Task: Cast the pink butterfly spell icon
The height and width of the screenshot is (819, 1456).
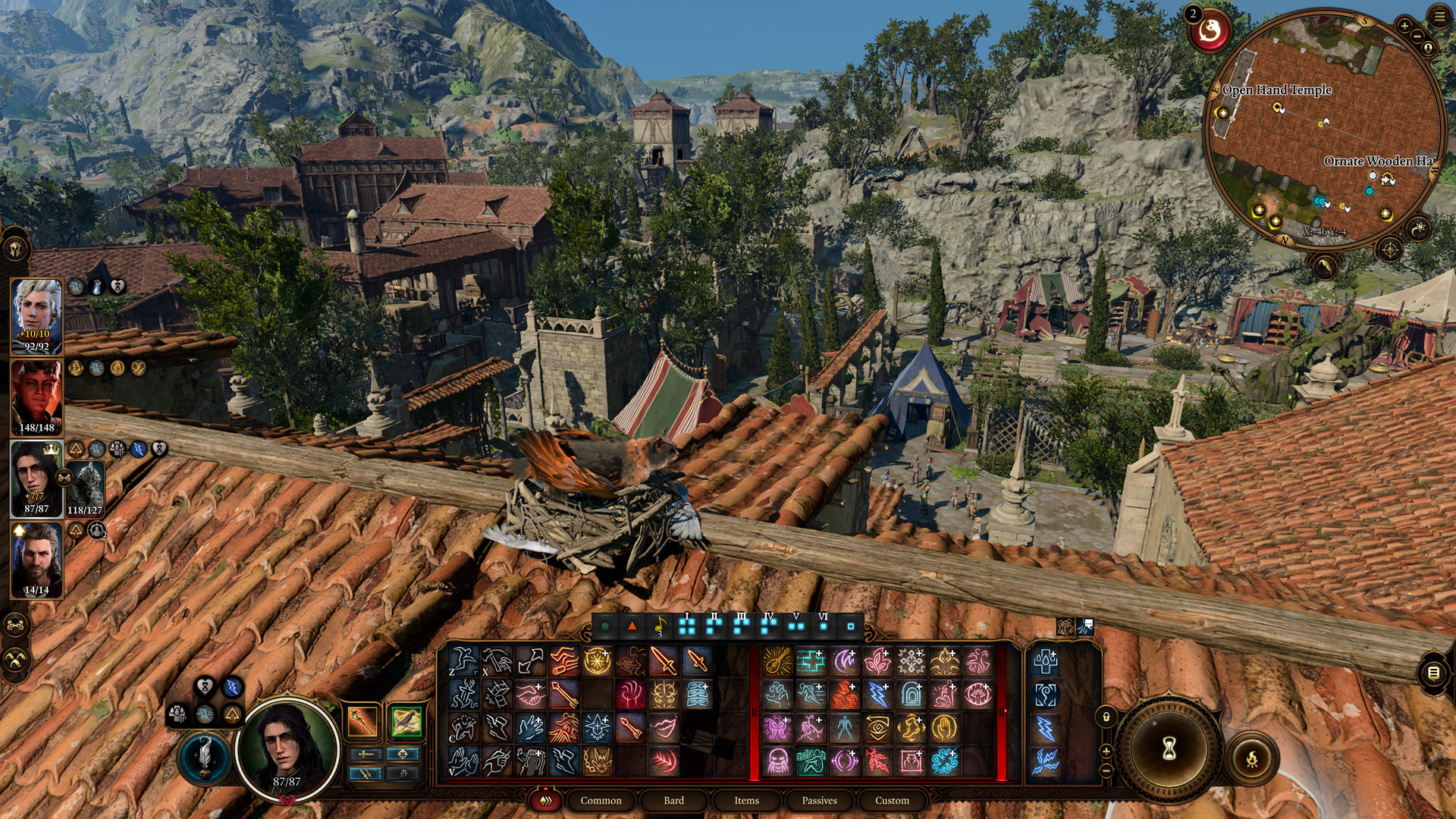Action: pyautogui.click(x=777, y=728)
